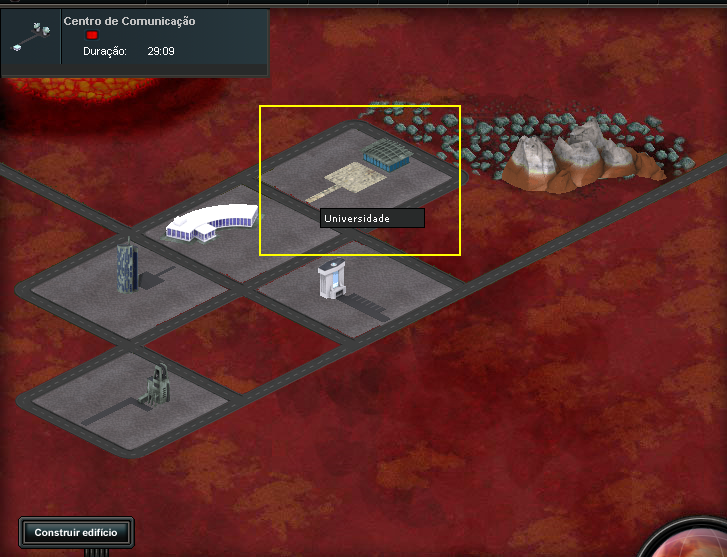The image size is (727, 557).
Task: Select the highlighted Universidade building tile
Action: pyautogui.click(x=360, y=180)
